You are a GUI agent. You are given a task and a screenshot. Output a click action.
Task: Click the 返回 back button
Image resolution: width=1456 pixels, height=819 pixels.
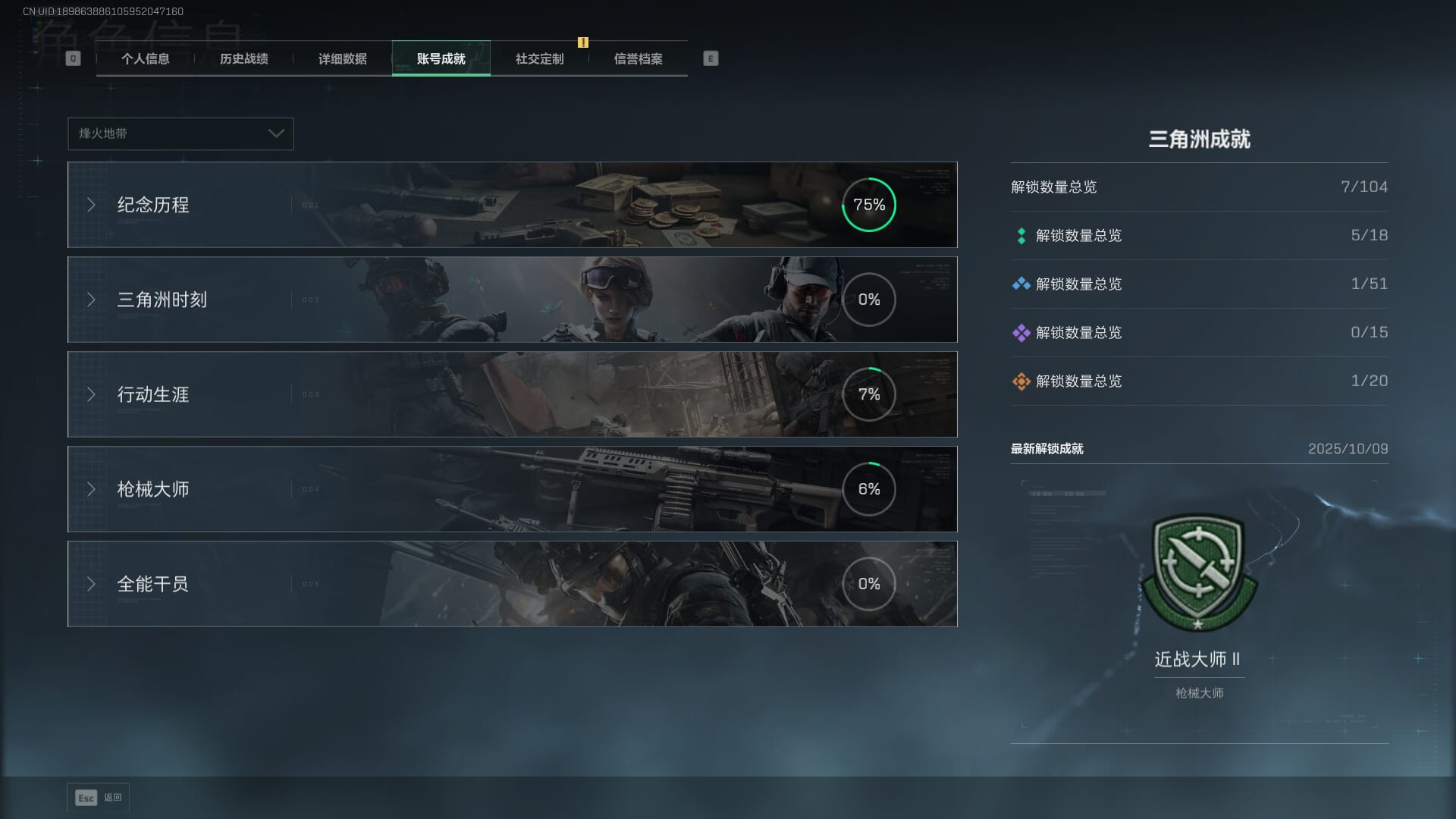click(98, 798)
